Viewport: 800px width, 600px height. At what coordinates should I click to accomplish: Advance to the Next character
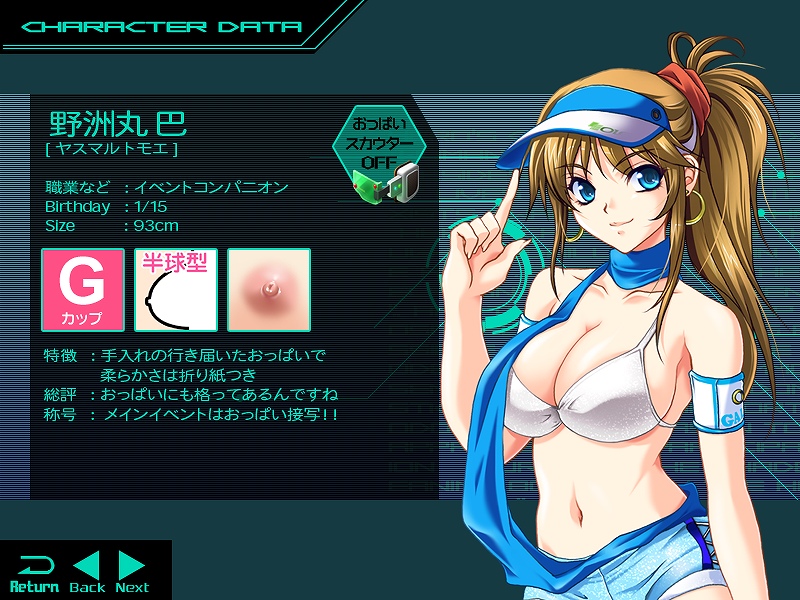(132, 571)
